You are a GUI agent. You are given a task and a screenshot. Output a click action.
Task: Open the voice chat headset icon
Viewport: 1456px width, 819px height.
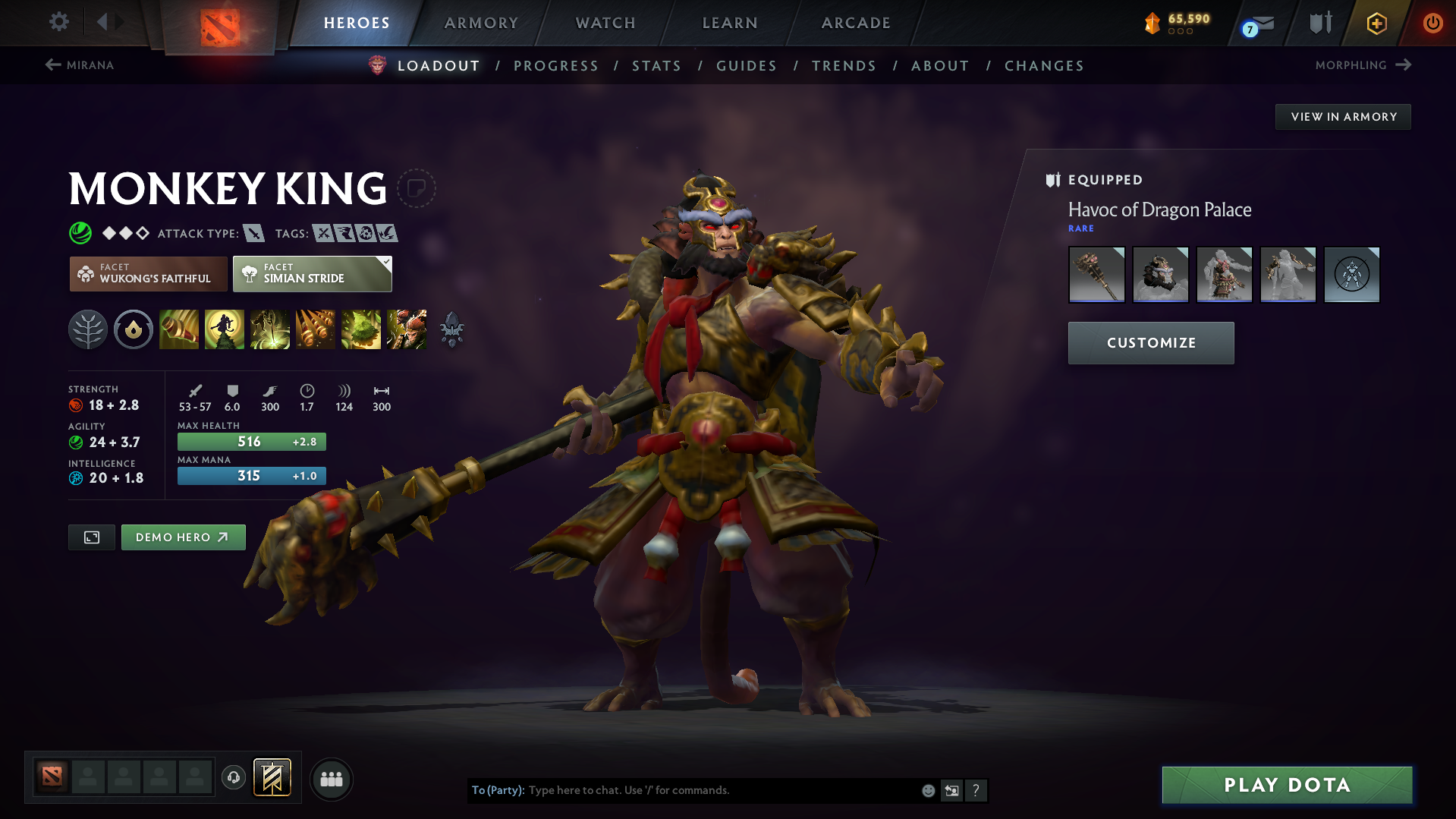[x=233, y=778]
